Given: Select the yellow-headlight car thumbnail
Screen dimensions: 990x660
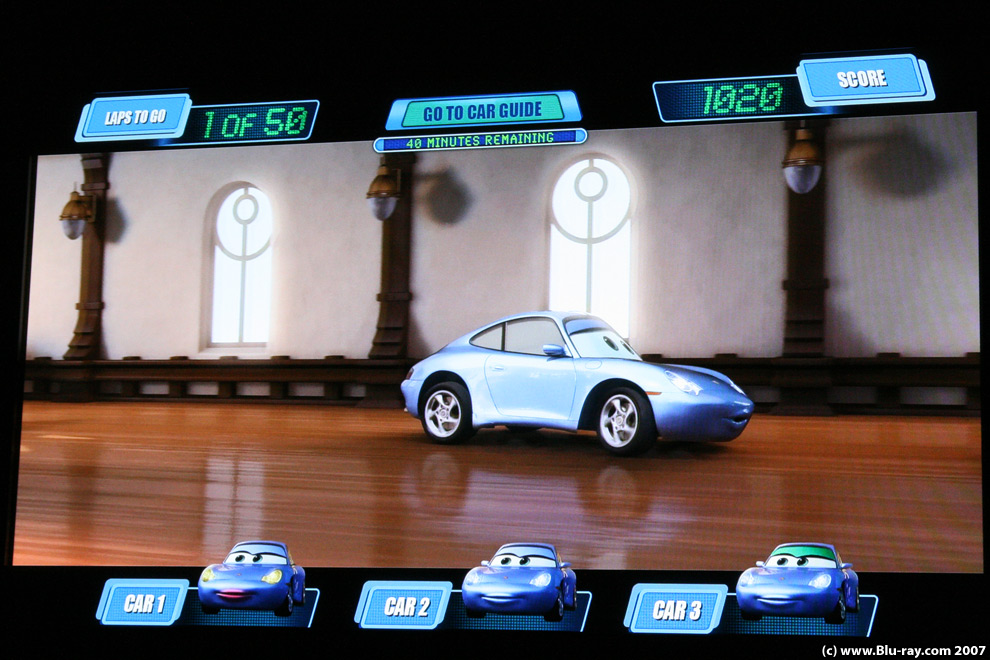Looking at the screenshot, I should pyautogui.click(x=251, y=577).
